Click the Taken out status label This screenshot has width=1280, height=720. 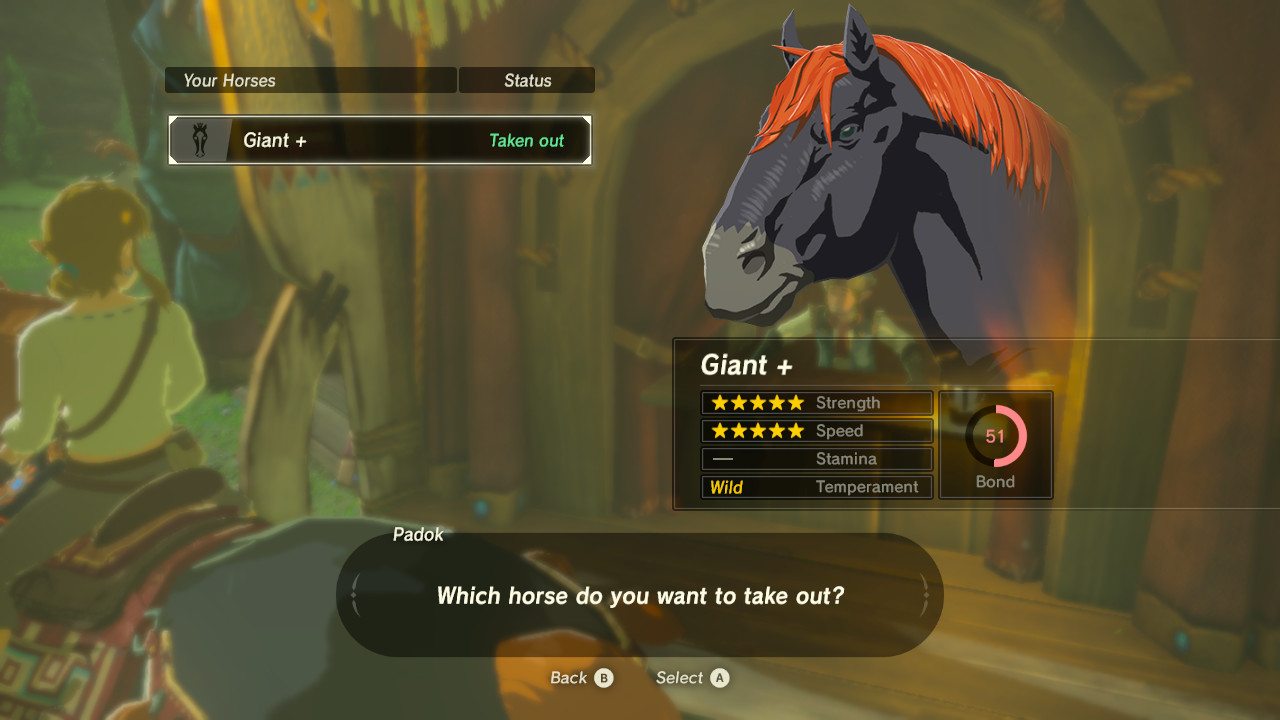point(526,141)
